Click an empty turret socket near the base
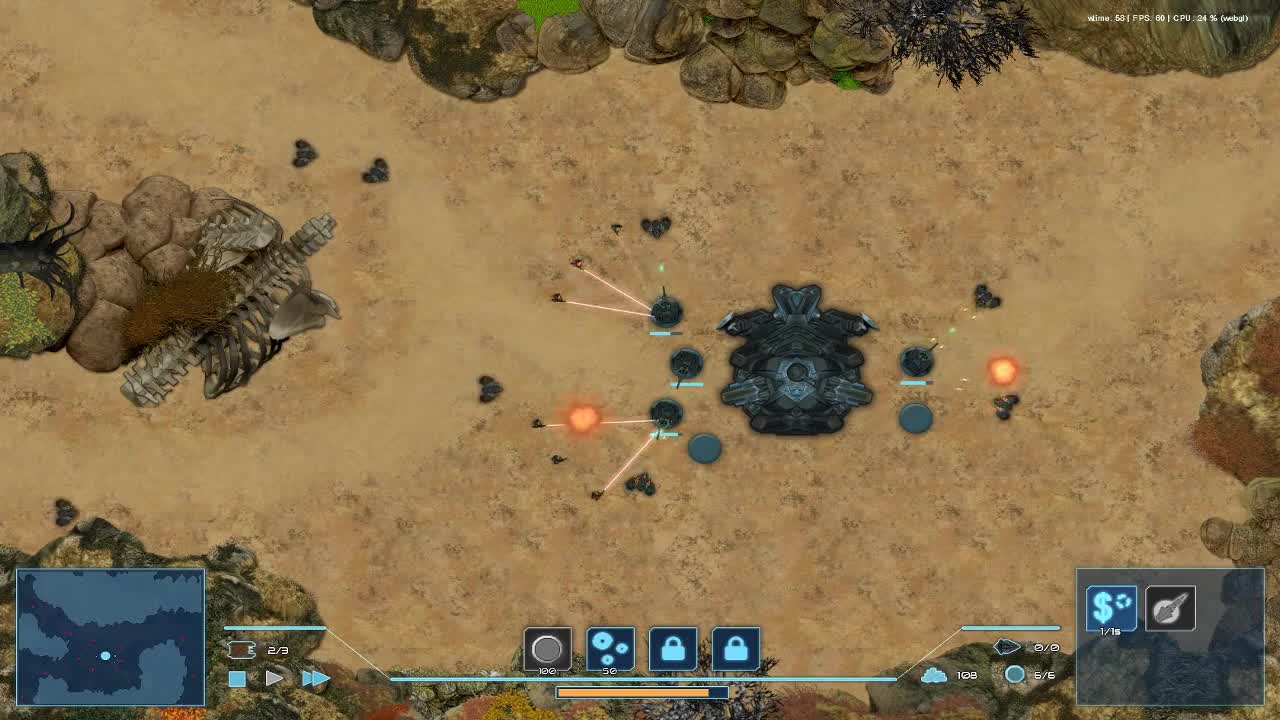The height and width of the screenshot is (720, 1280). (705, 449)
